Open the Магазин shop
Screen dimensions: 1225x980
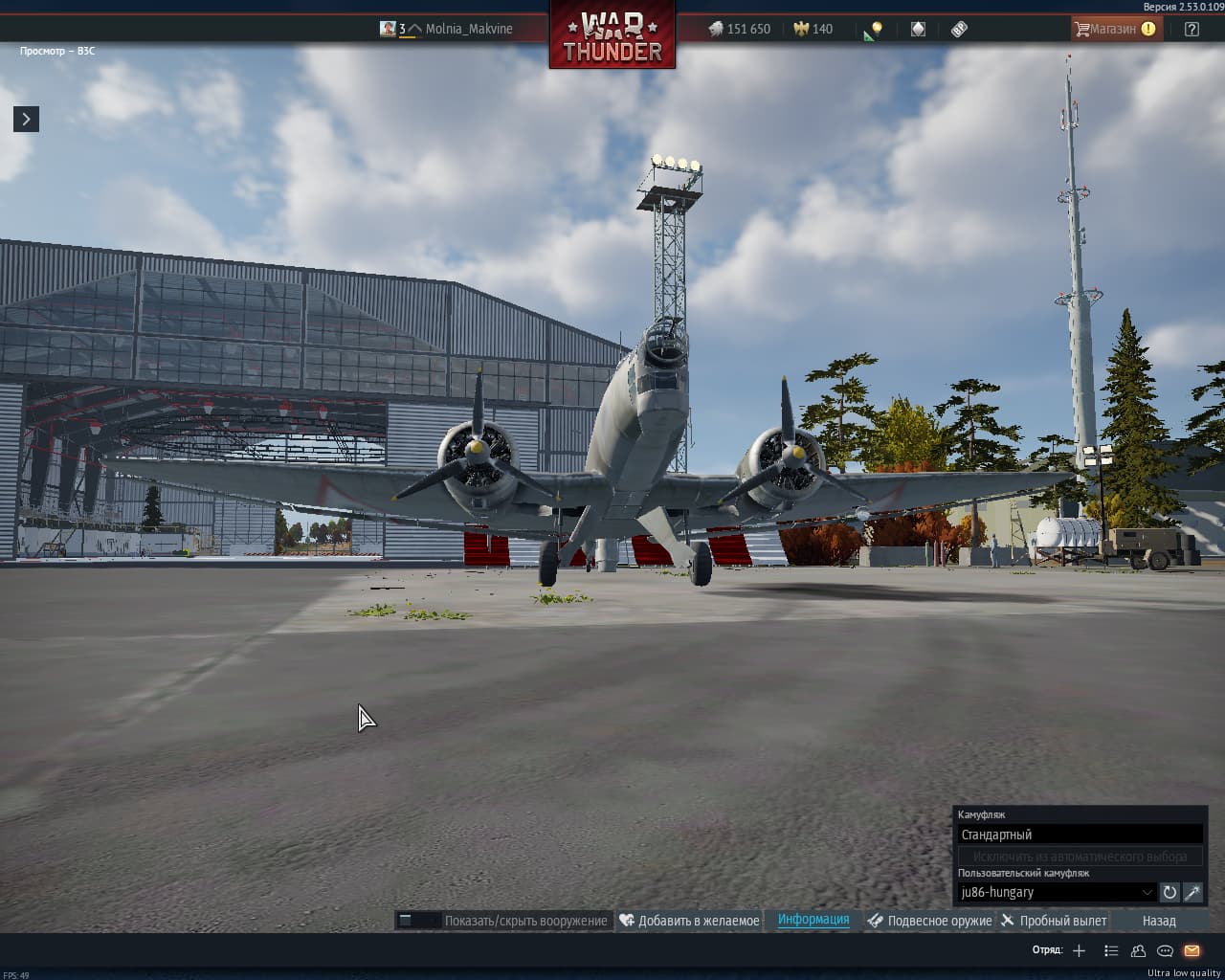click(x=1114, y=29)
